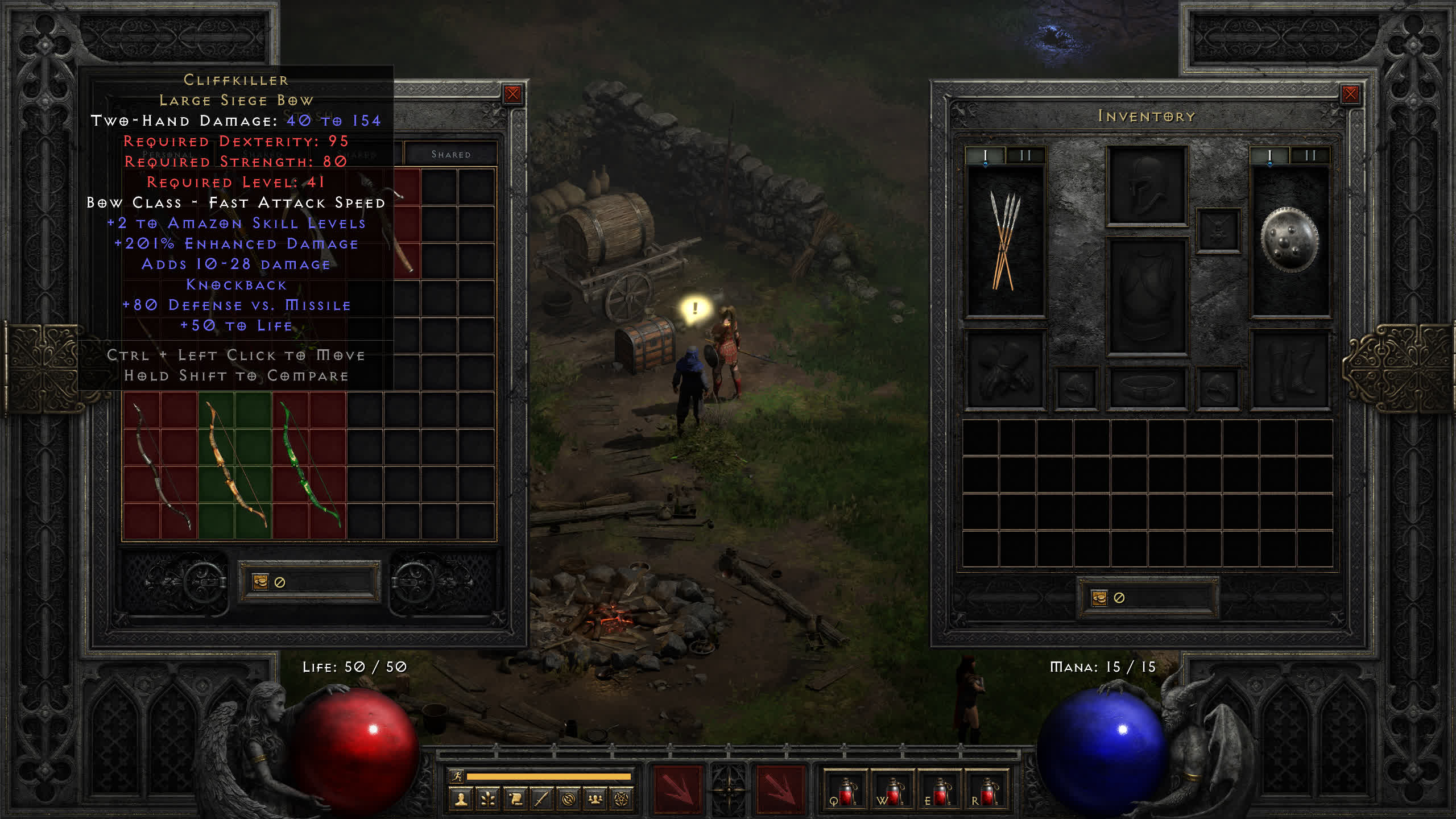1456x819 pixels.
Task: Pick up the green bow in stash
Action: pos(309,465)
